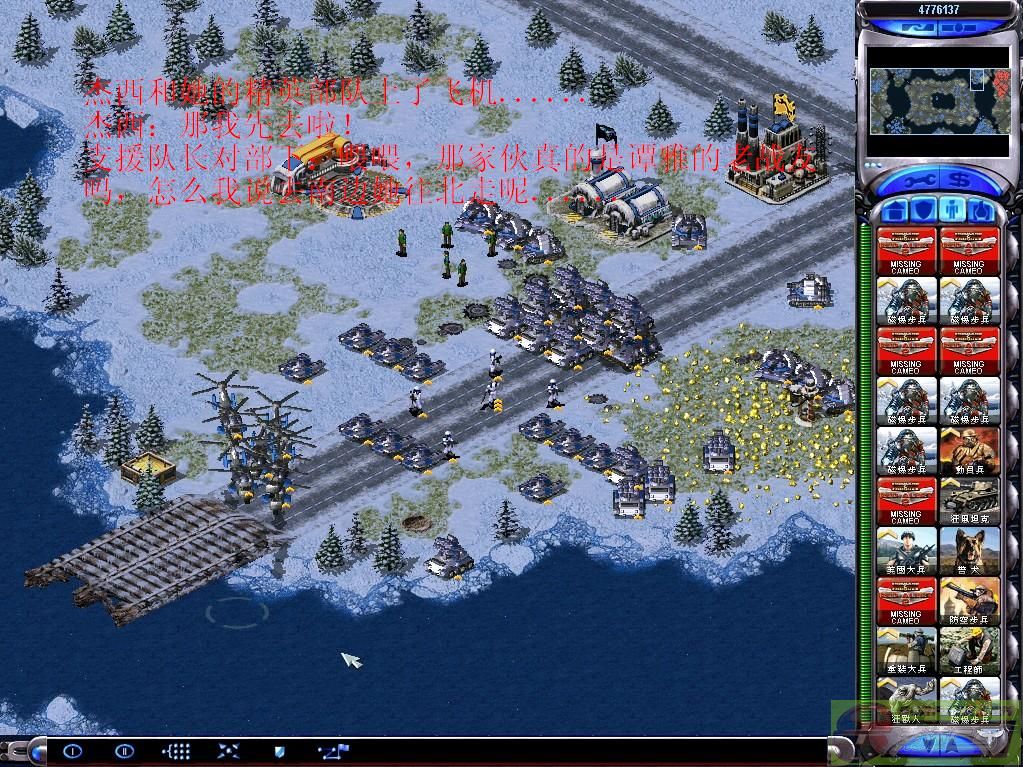Activate the dollar-sign sell button
The image size is (1023, 767).
pyautogui.click(x=960, y=182)
